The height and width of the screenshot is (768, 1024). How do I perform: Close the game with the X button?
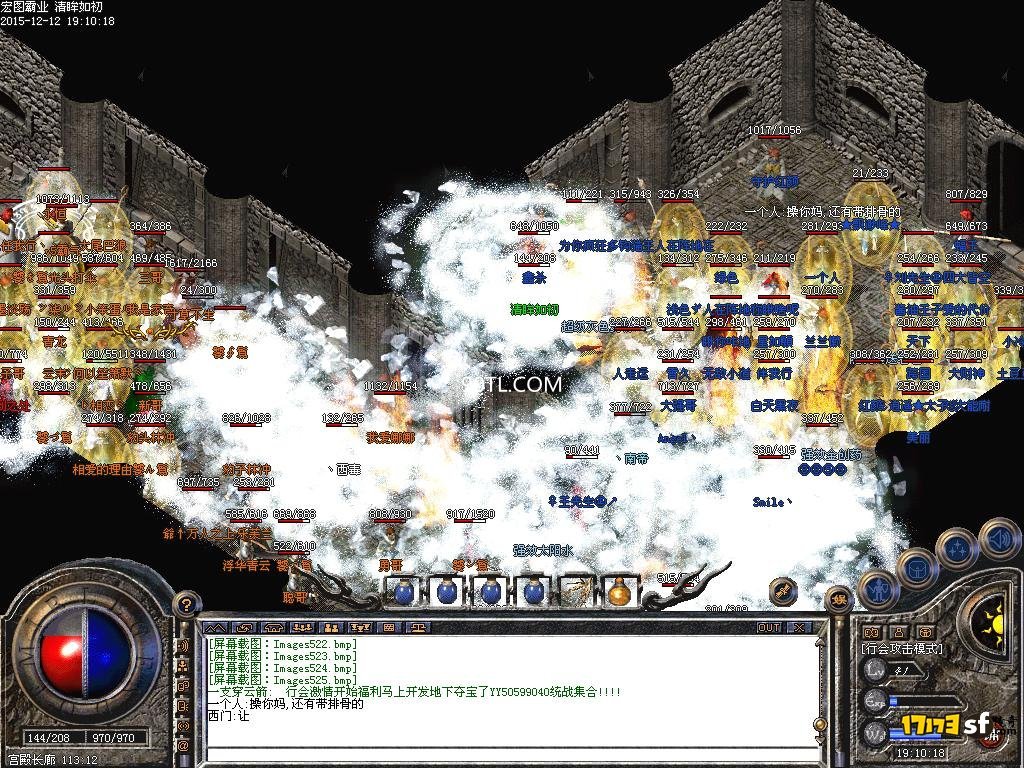[799, 628]
